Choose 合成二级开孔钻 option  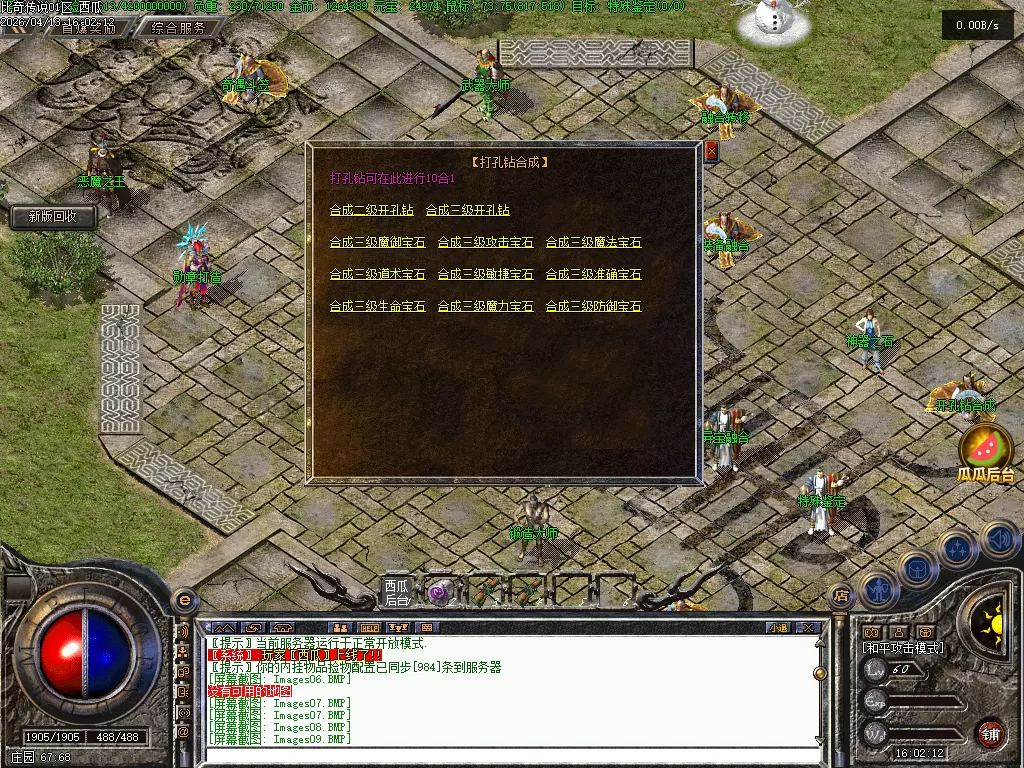click(371, 210)
